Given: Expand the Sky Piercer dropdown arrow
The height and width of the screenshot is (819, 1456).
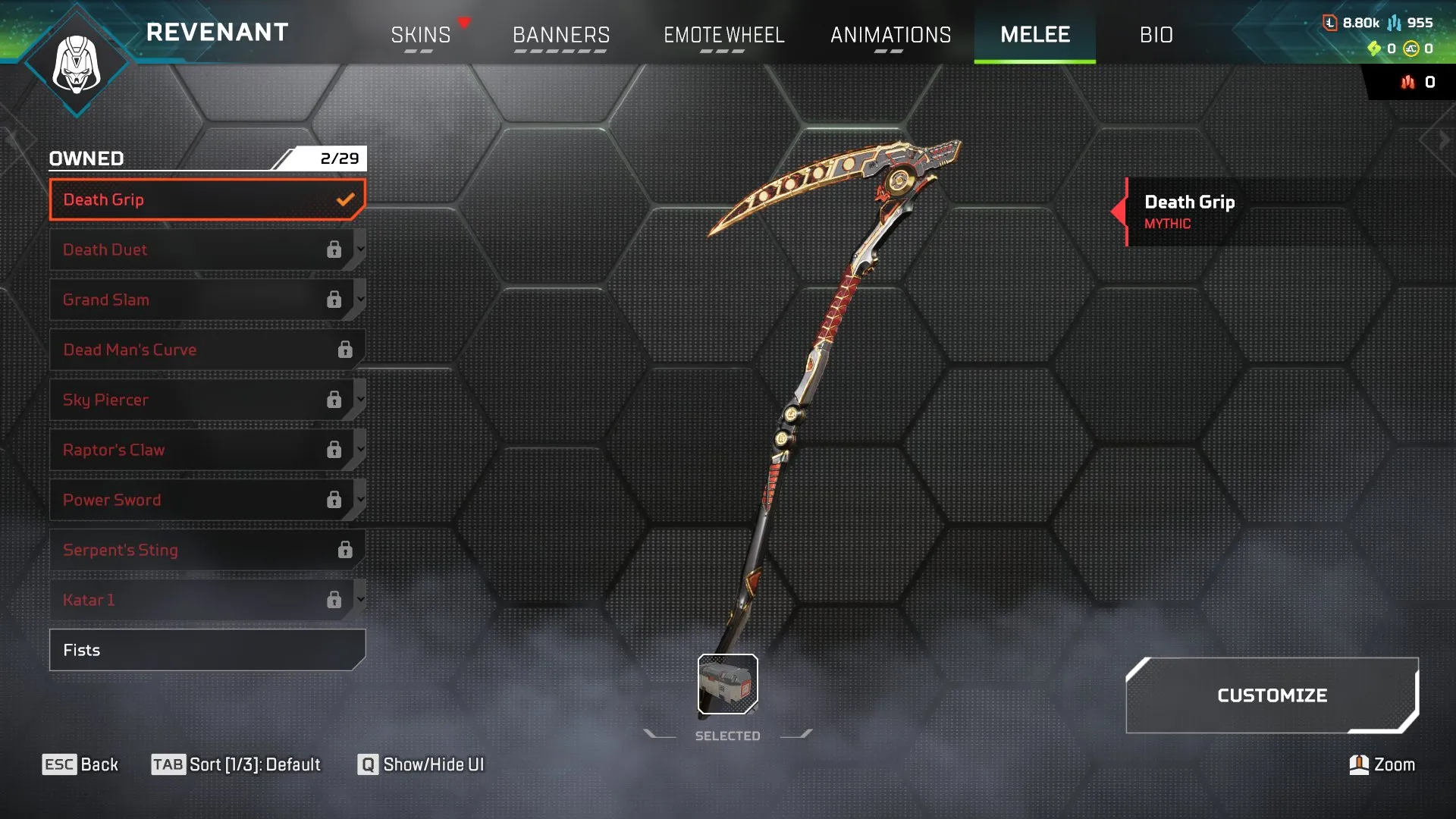Looking at the screenshot, I should [360, 400].
